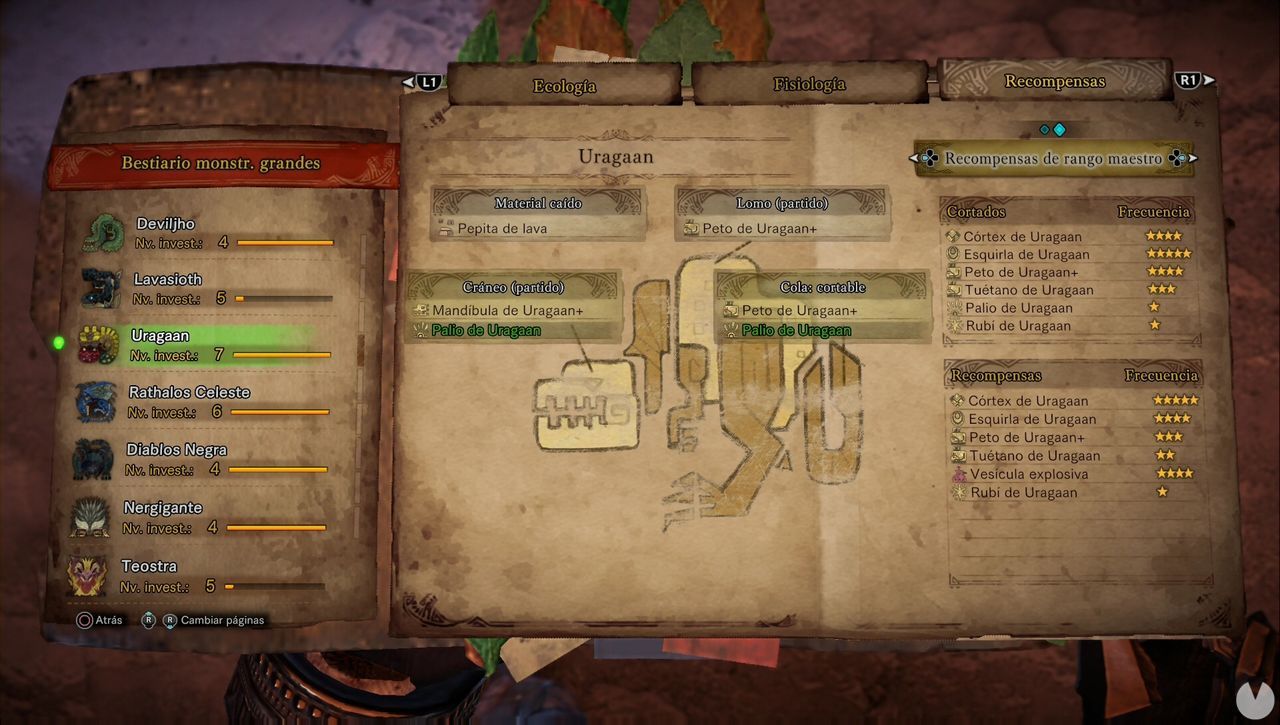Toggle the second page diamond indicator
Image resolution: width=1280 pixels, height=725 pixels.
coord(1059,129)
